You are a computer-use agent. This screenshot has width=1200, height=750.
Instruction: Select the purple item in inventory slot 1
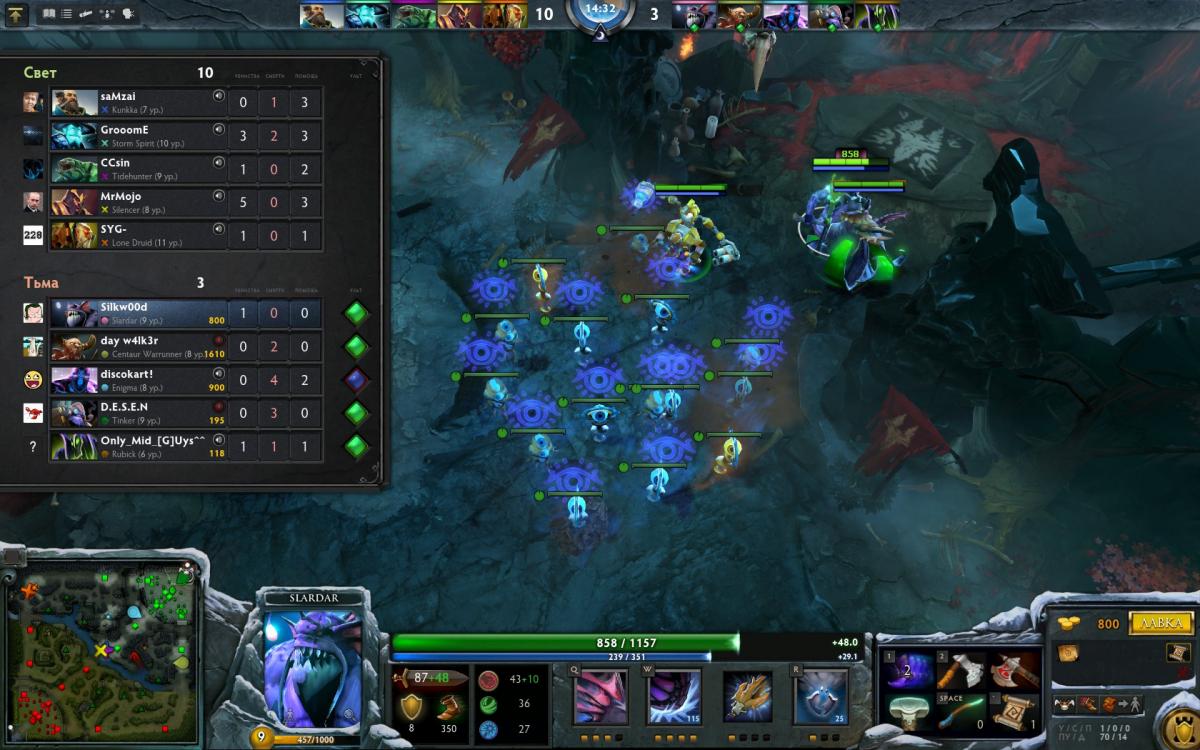pyautogui.click(x=909, y=671)
